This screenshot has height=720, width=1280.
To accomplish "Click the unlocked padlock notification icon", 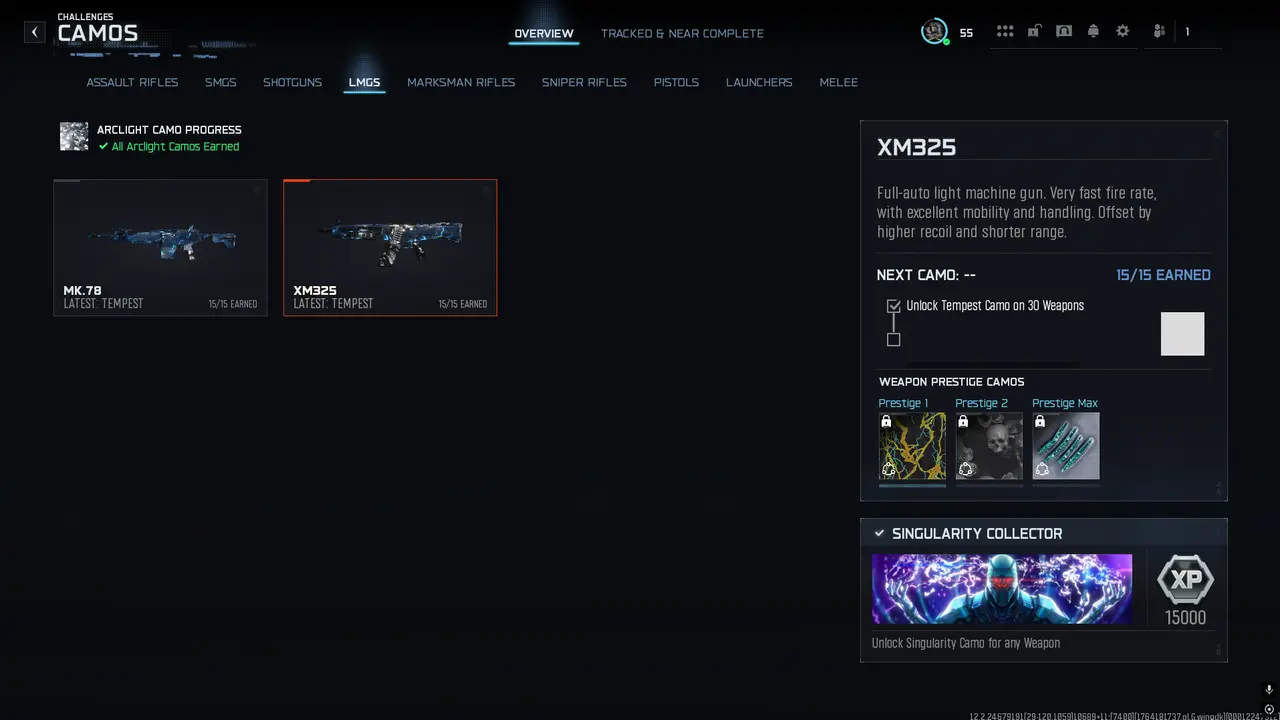I will click(x=1034, y=31).
